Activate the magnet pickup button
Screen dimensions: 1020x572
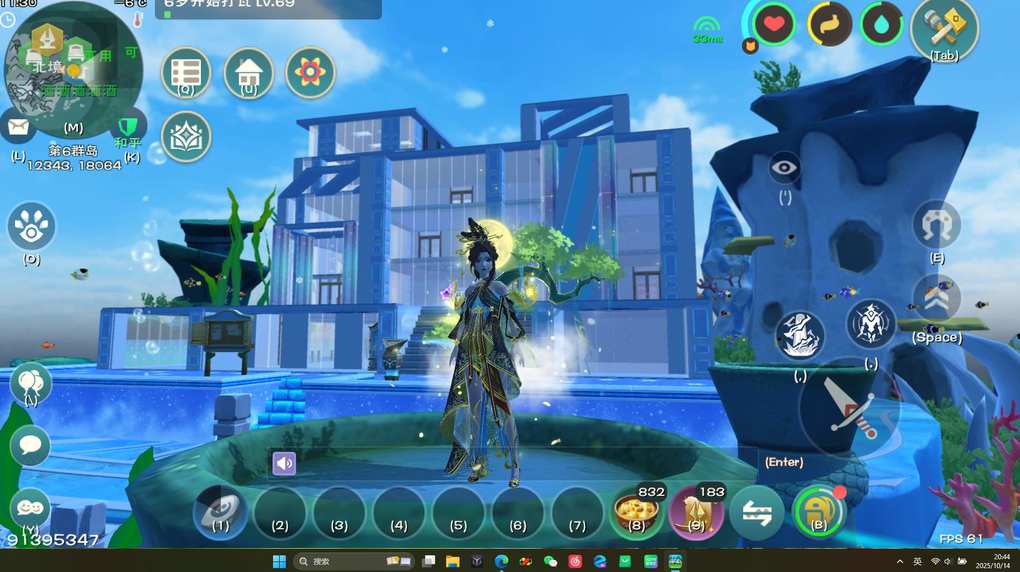pos(937,224)
